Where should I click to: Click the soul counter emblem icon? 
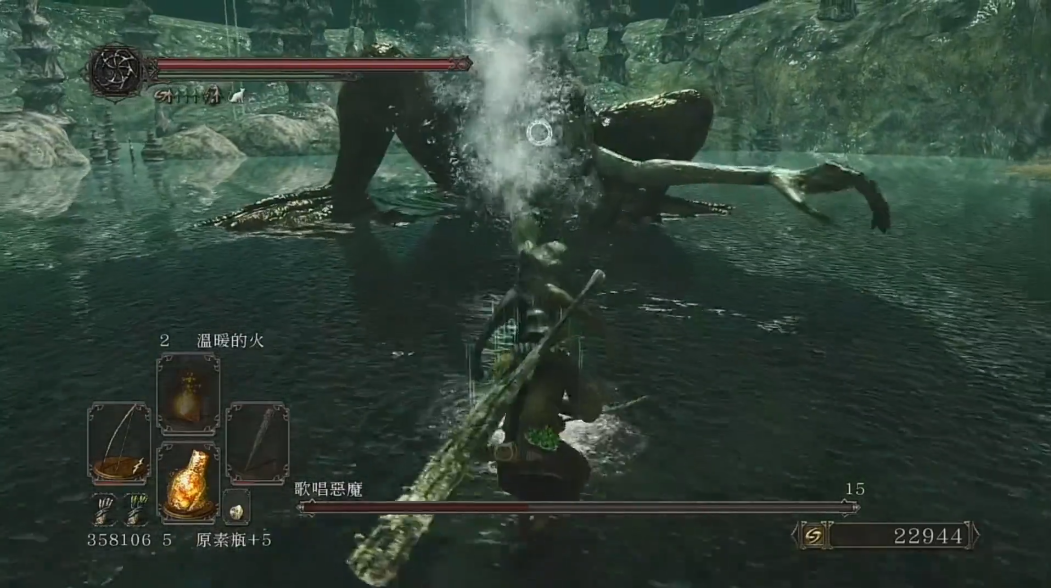(x=813, y=536)
